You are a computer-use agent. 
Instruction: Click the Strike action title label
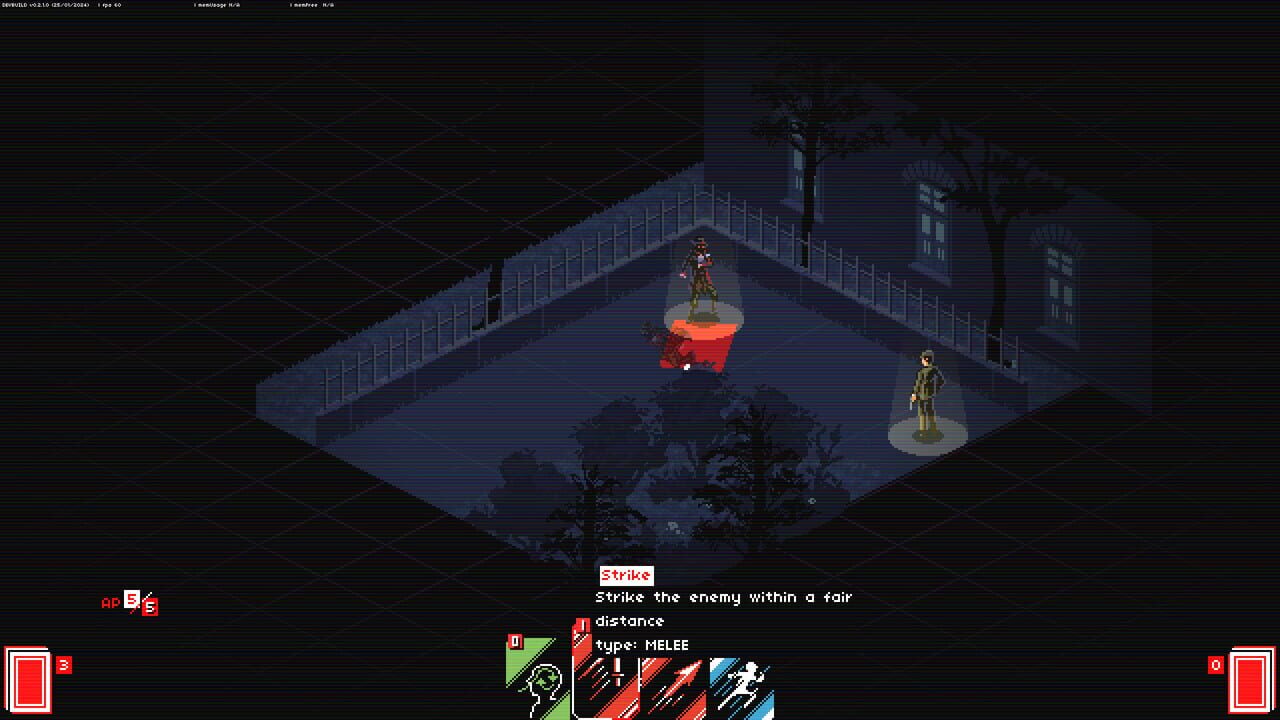(623, 575)
